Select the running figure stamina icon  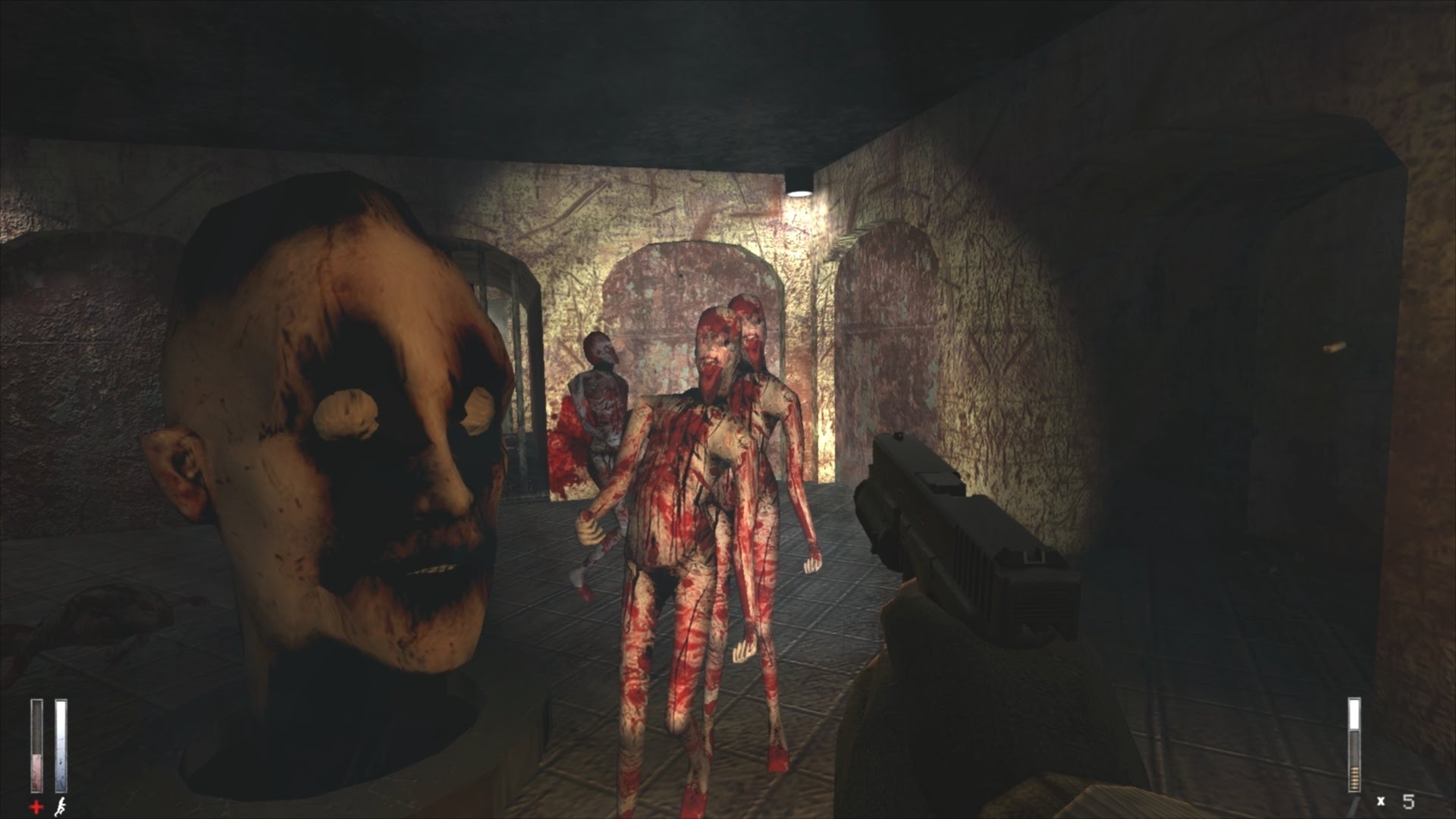coord(61,806)
